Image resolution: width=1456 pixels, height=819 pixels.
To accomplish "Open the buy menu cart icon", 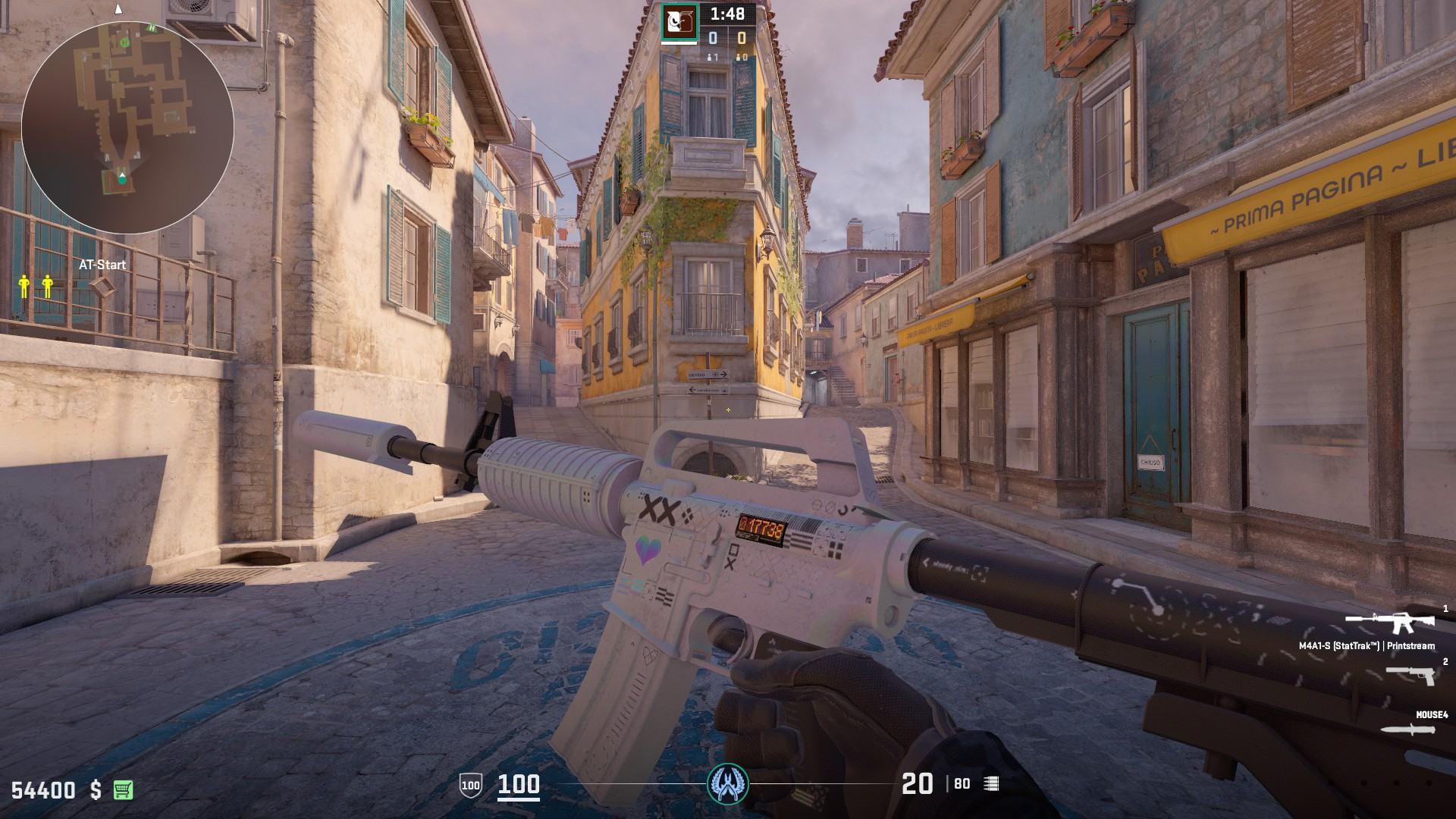I will [123, 789].
